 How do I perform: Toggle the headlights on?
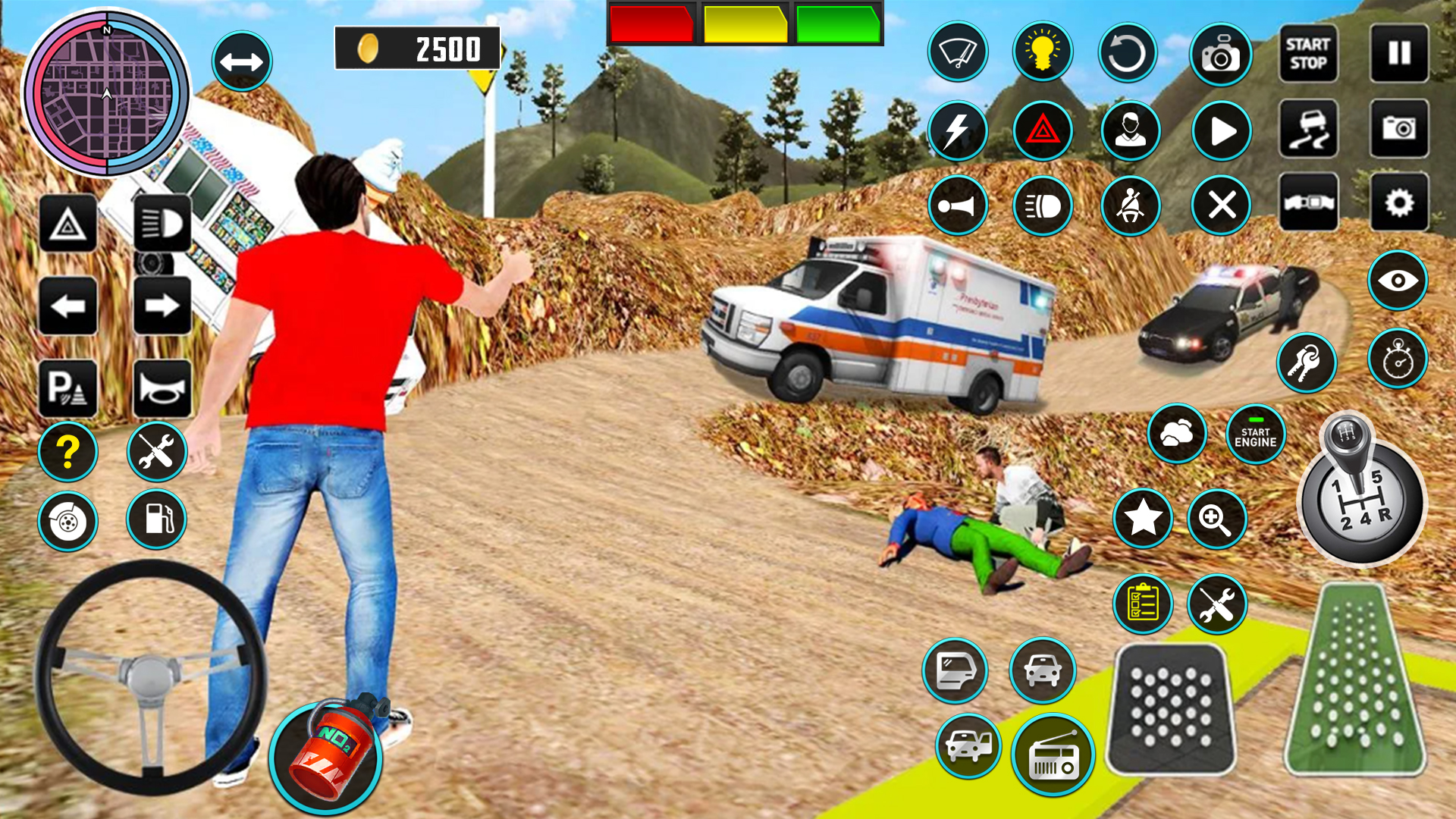(x=1043, y=205)
